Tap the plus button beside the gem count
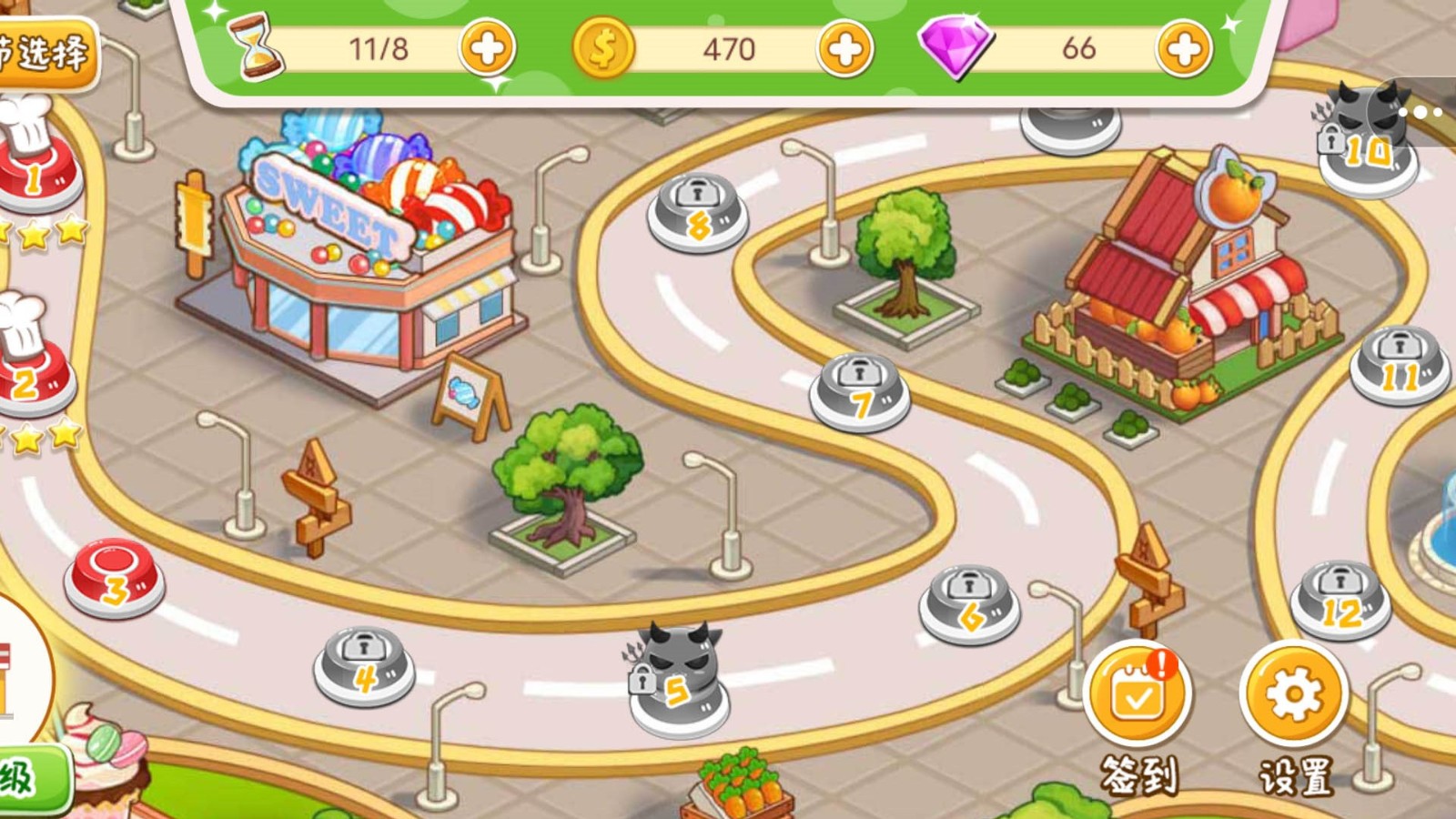Screen dimensions: 1456x819 tap(1183, 48)
